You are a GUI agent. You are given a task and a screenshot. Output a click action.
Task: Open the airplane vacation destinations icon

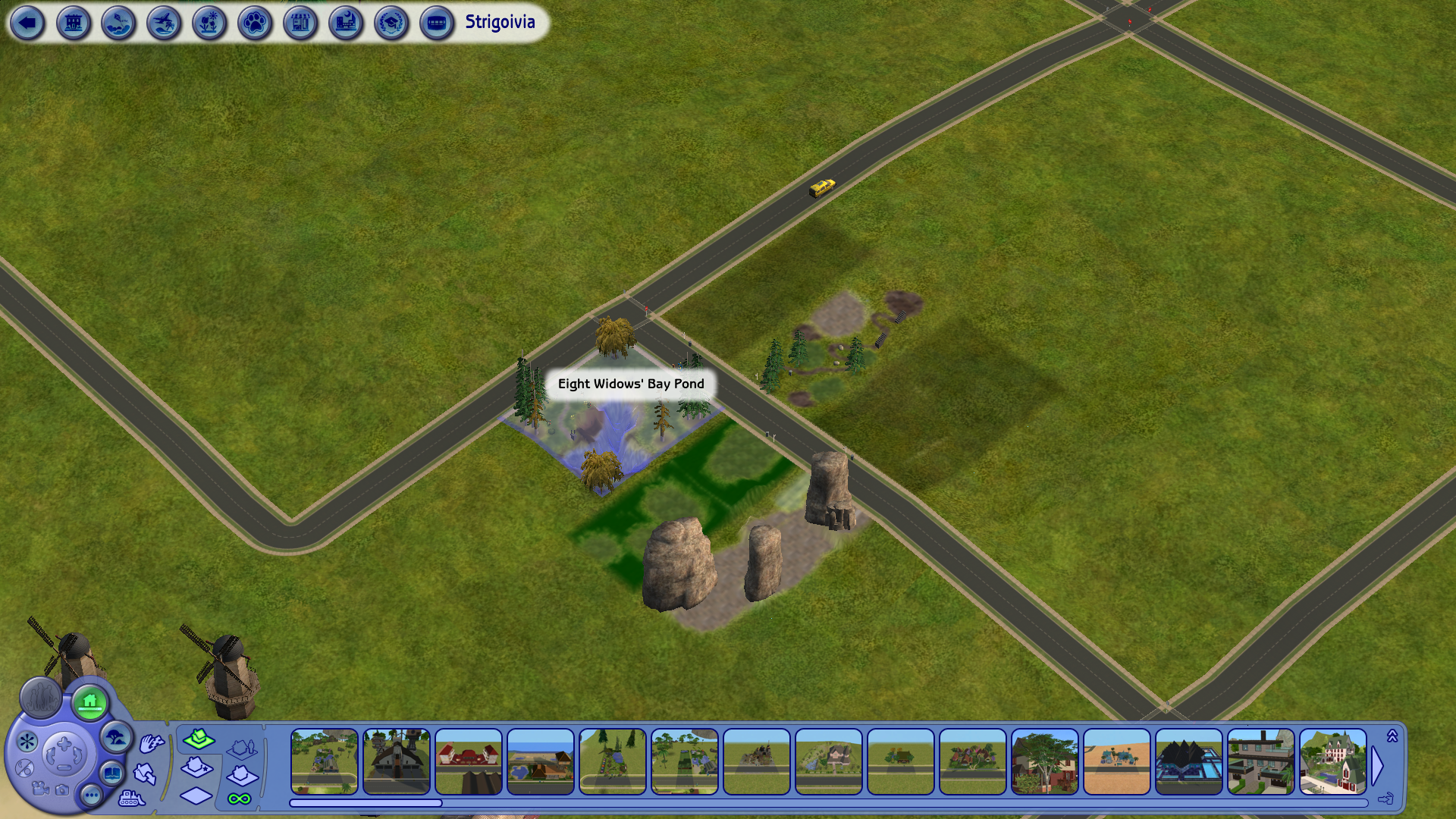click(164, 23)
